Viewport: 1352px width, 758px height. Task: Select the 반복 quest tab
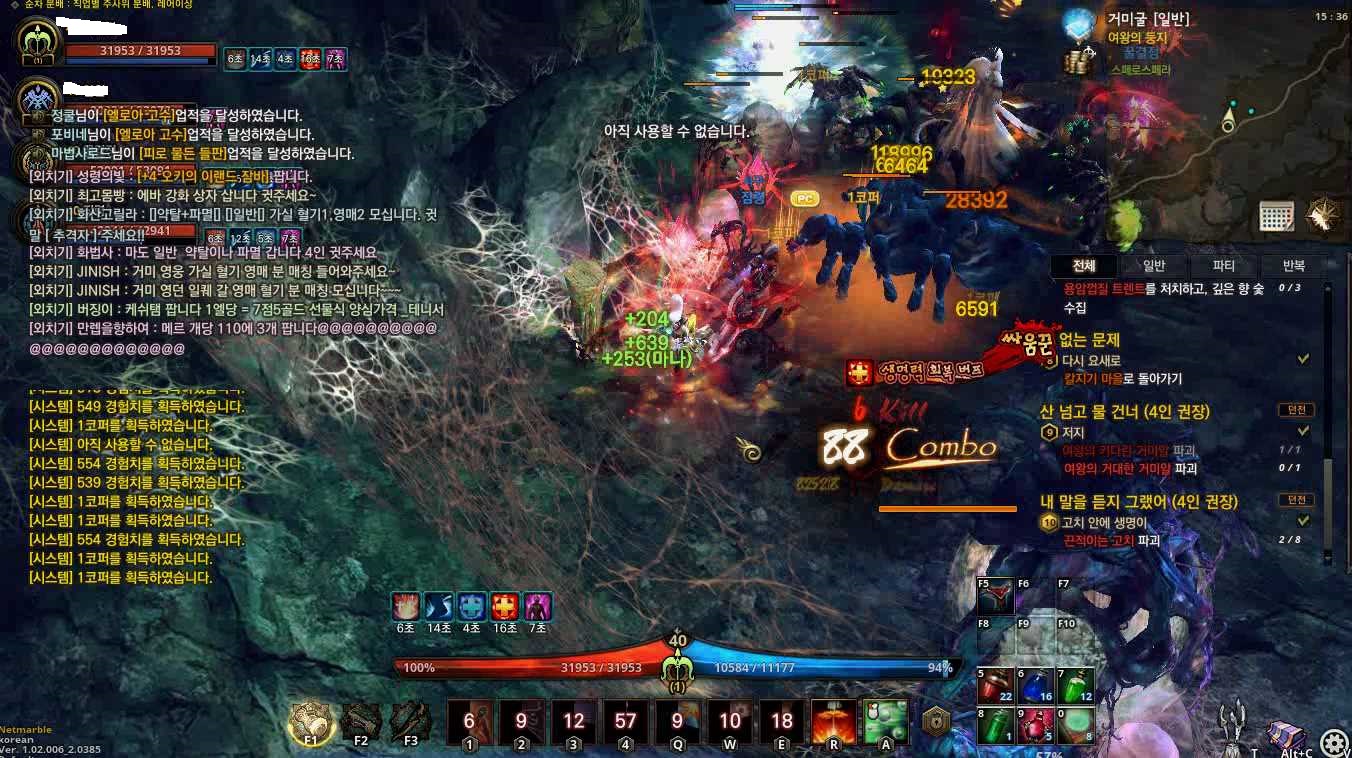point(1295,266)
